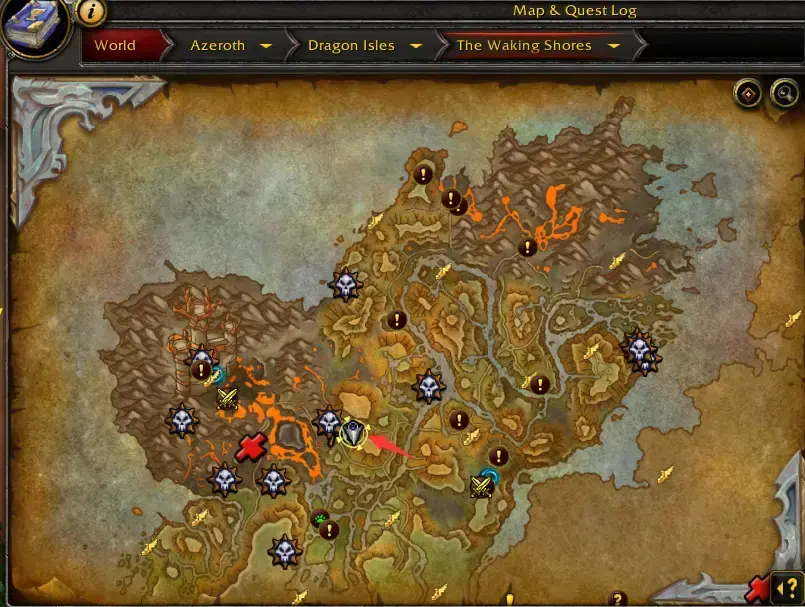Screen dimensions: 805x607
Task: Select the question mark turn-in marker
Action: (x=617, y=599)
